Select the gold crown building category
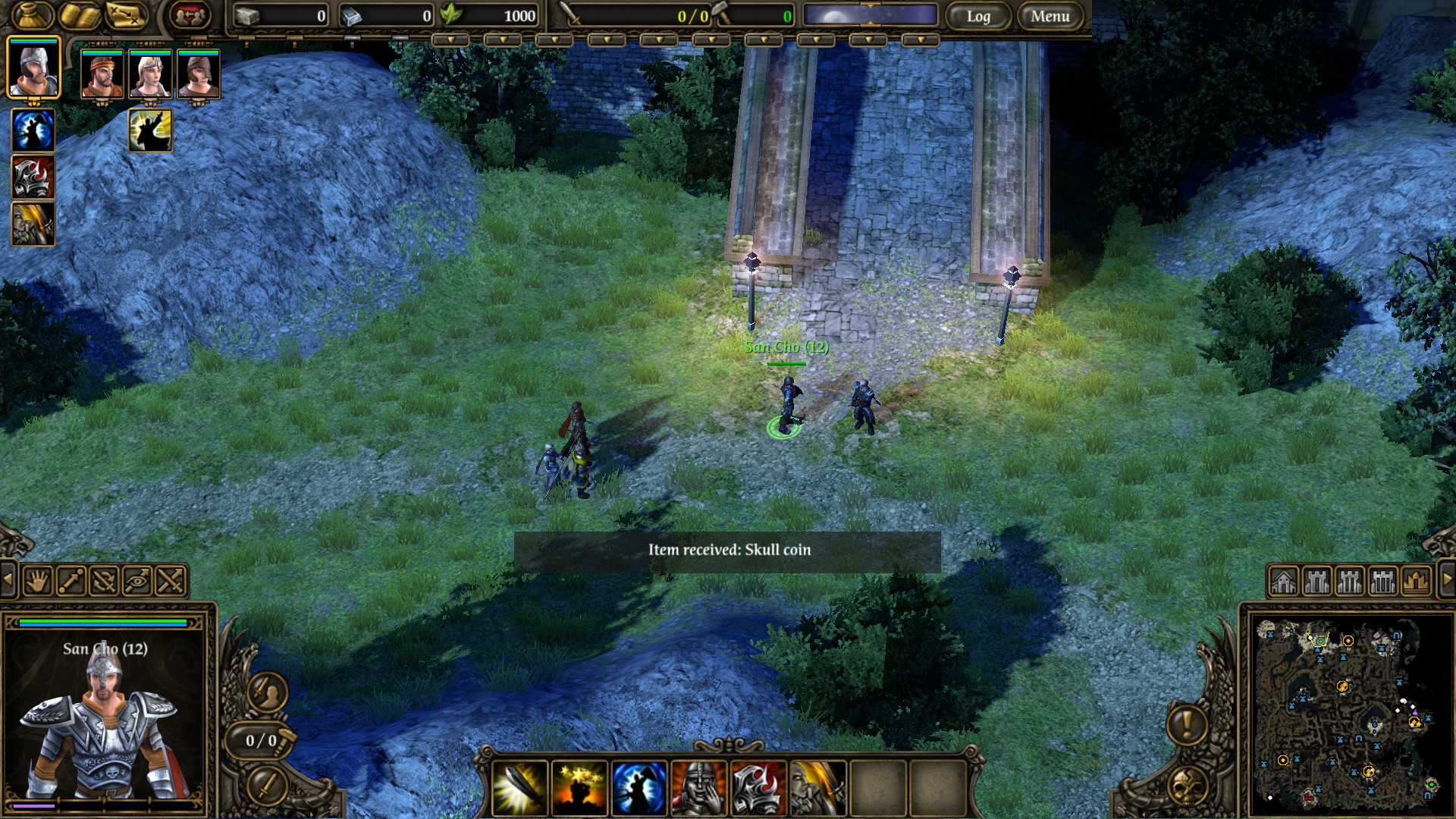Screen dimensions: 1456x819 (x=1416, y=582)
